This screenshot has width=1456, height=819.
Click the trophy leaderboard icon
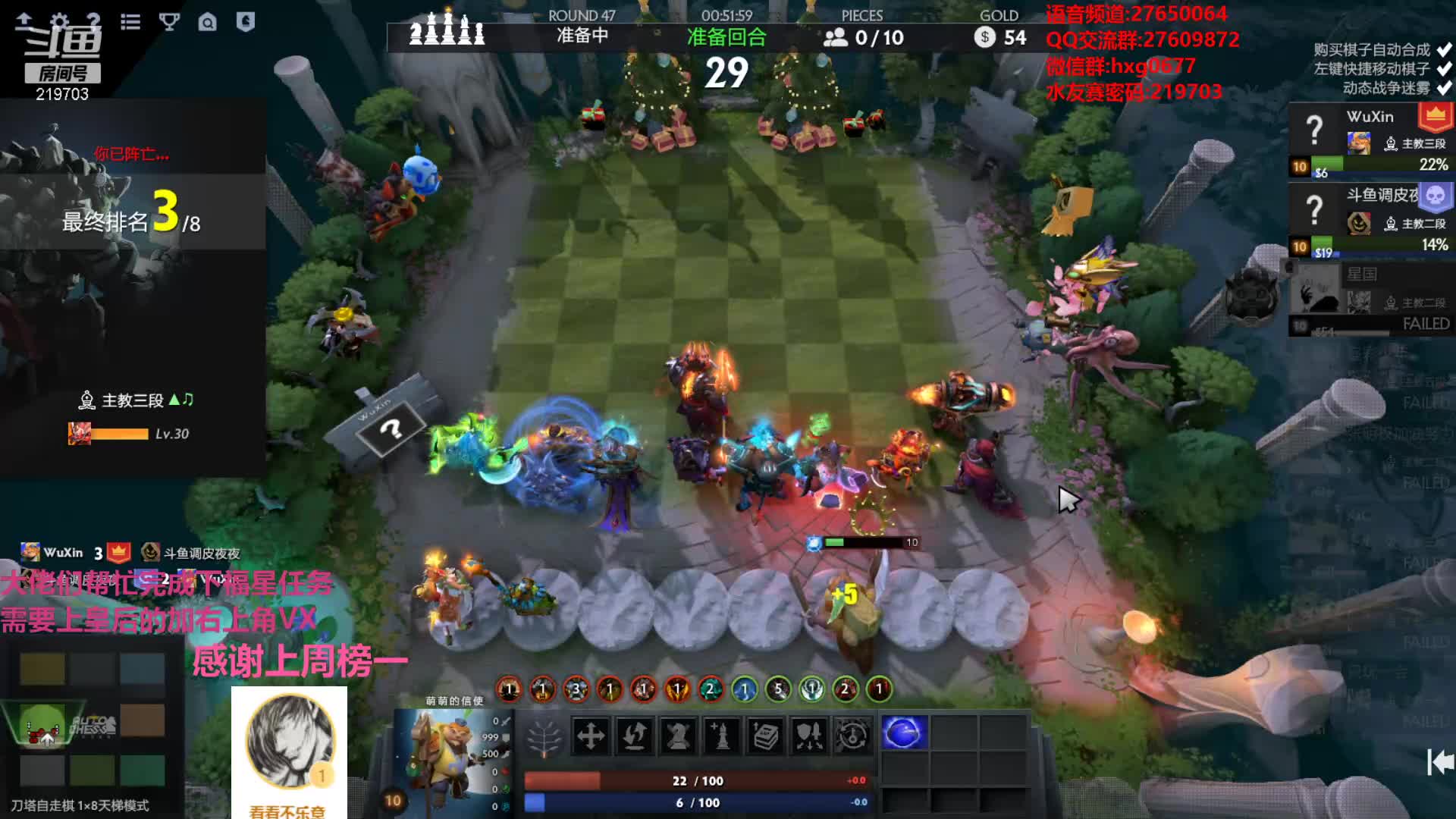click(169, 21)
